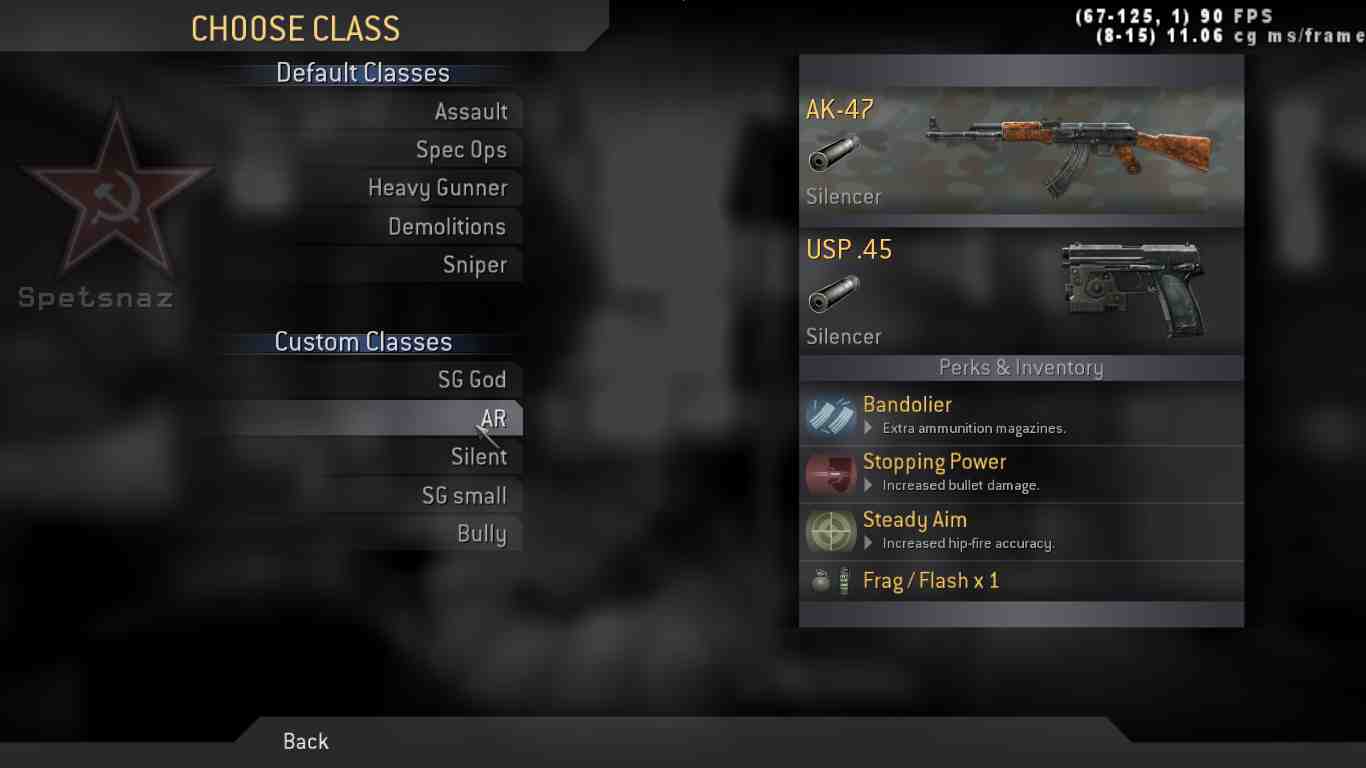Screen dimensions: 1366x768
Task: Select the Assault default class
Action: pyautogui.click(x=470, y=112)
